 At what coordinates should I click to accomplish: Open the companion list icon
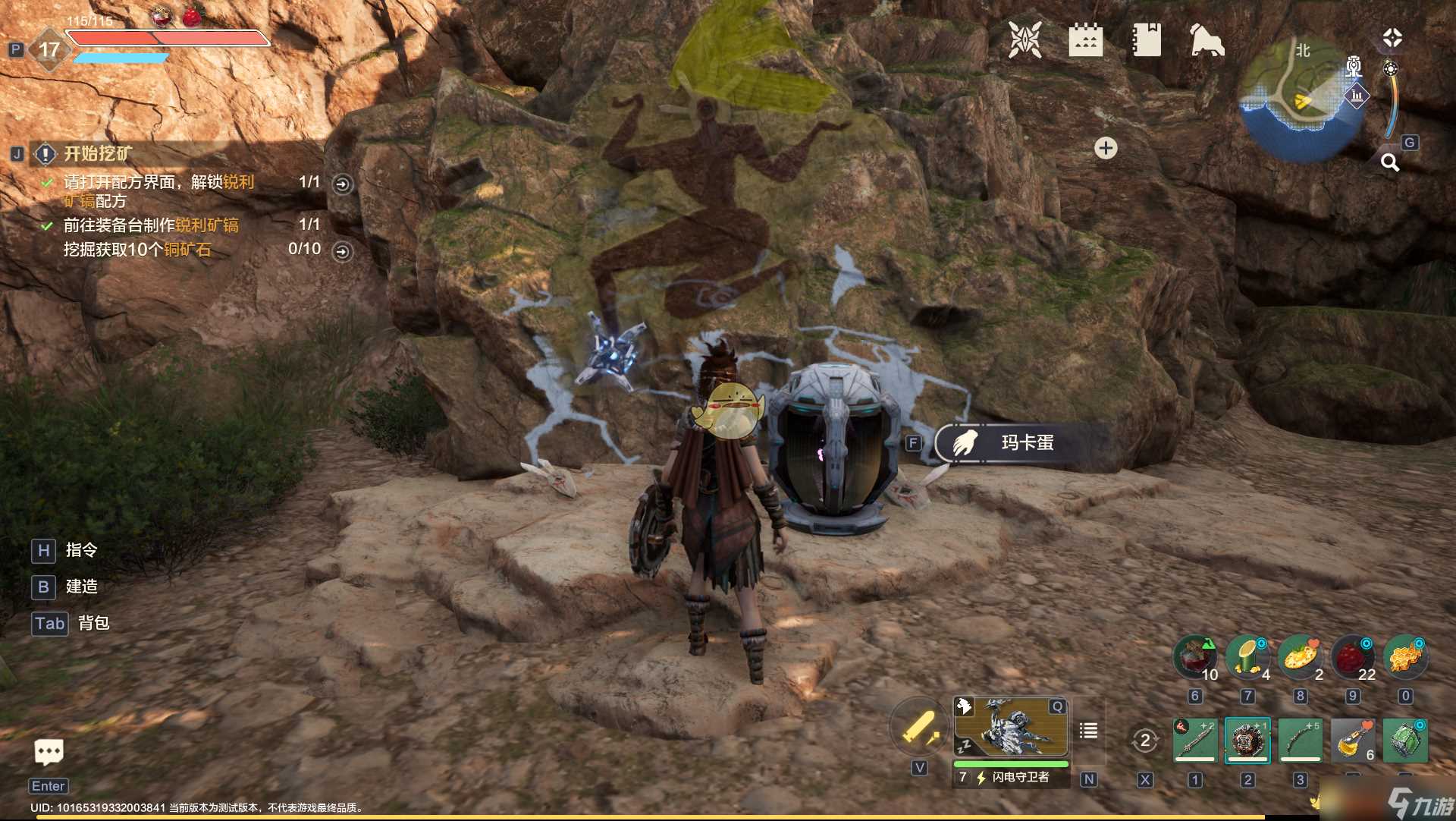coord(1088,731)
